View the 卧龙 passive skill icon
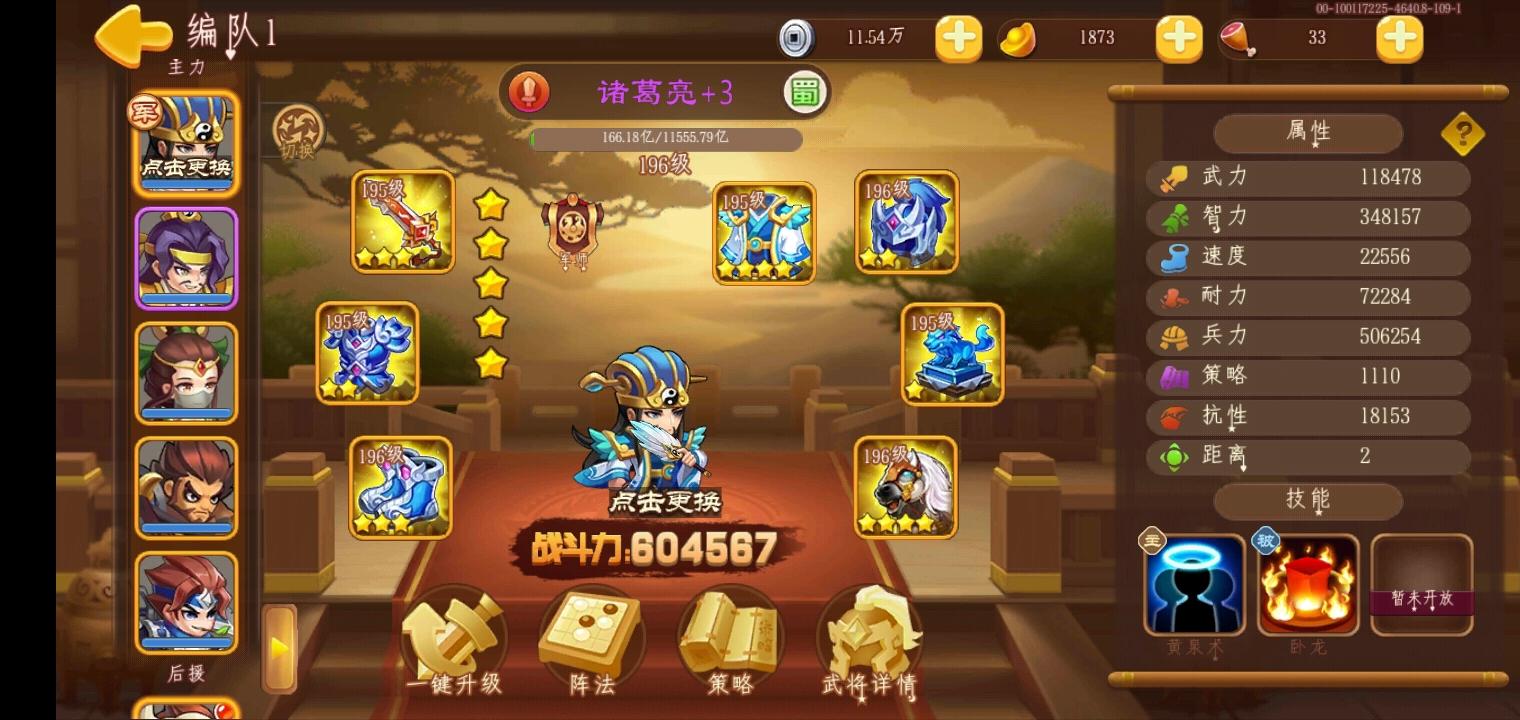1520x720 pixels. coord(1306,585)
